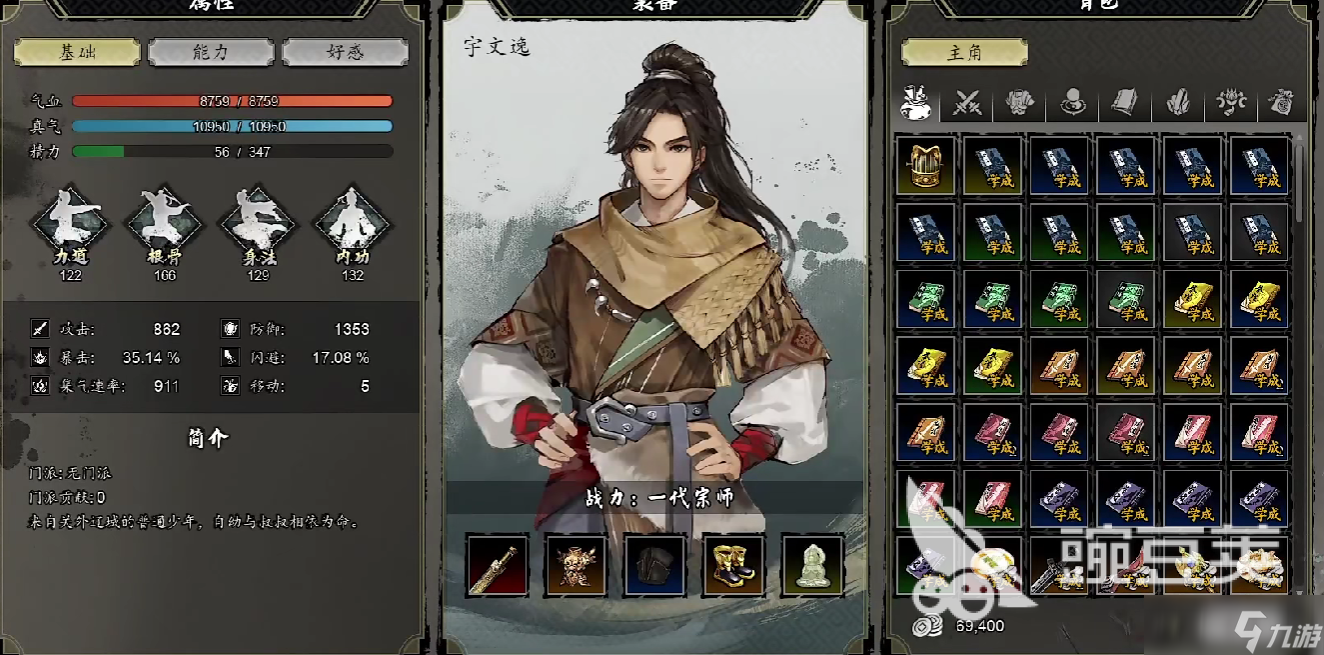Select the golden crown item in backpack

[x=926, y=165]
